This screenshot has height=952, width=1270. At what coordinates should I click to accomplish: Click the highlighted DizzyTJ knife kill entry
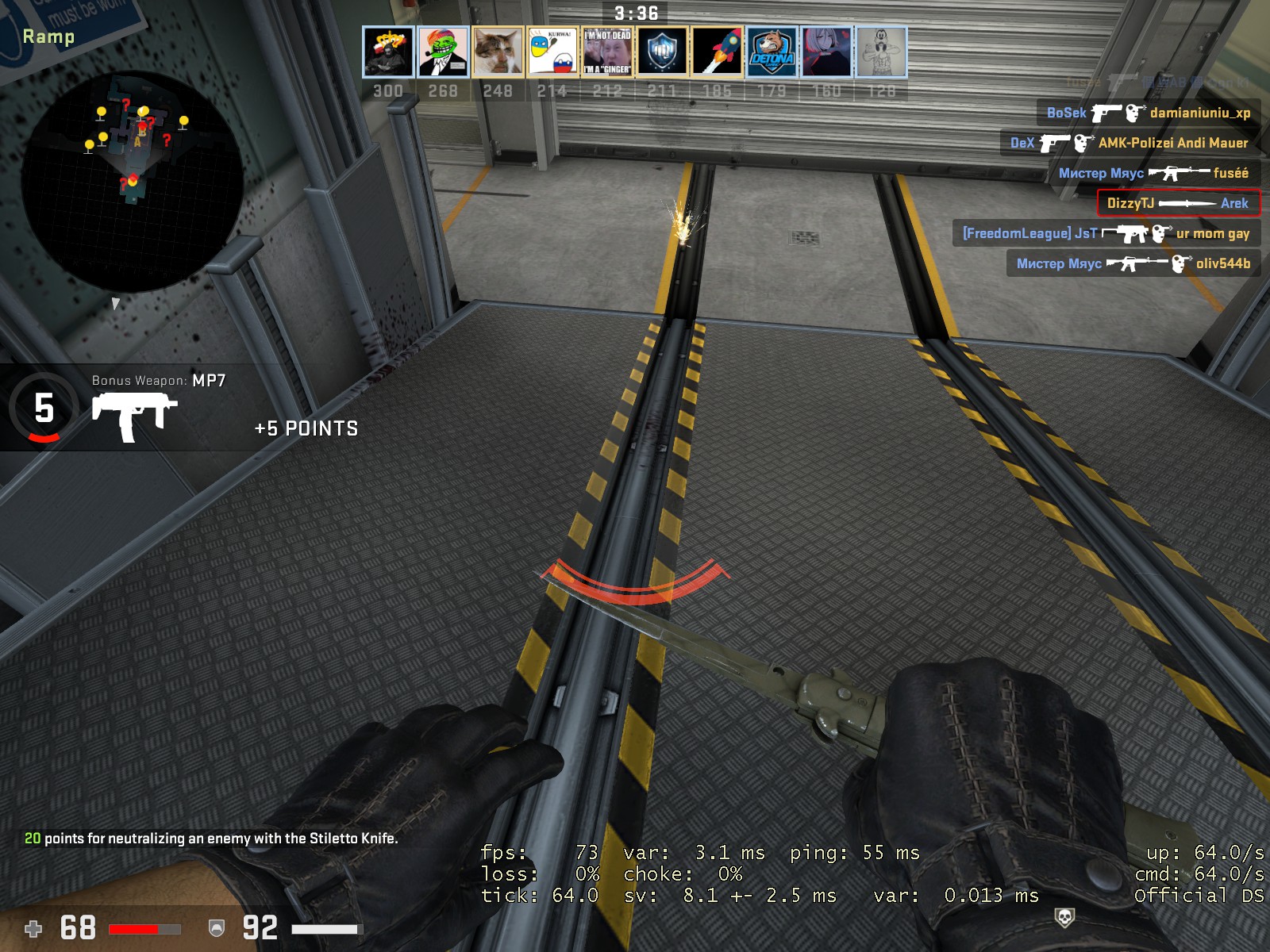point(1178,203)
